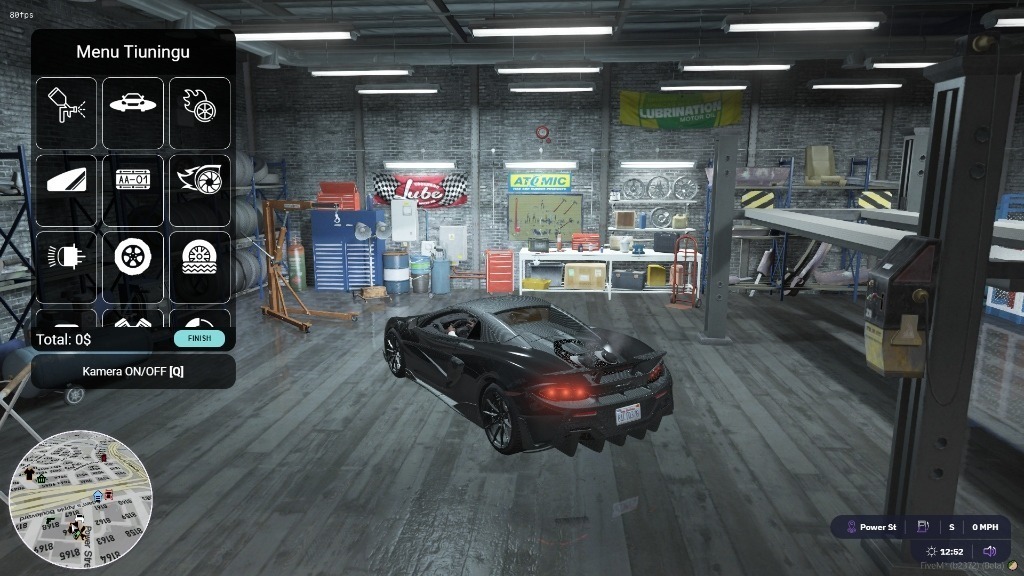Image resolution: width=1024 pixels, height=576 pixels.
Task: Select the license plate customization tile
Action: pos(133,190)
